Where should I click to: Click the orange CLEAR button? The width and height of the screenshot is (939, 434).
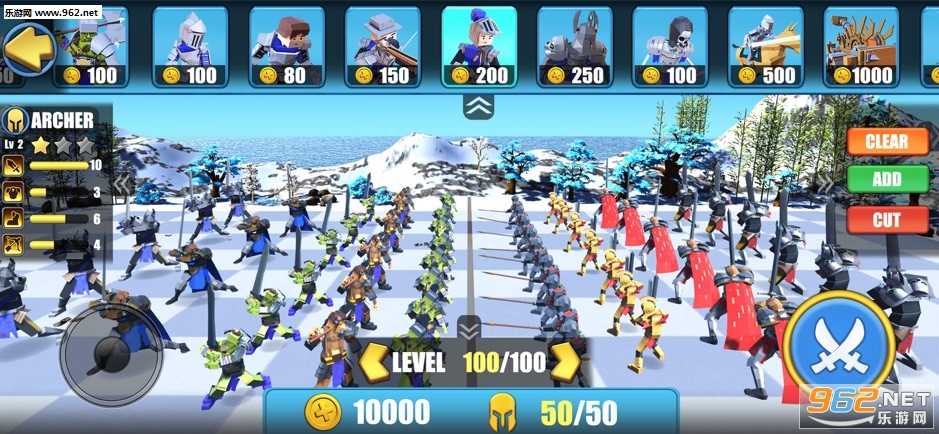pyautogui.click(x=886, y=141)
